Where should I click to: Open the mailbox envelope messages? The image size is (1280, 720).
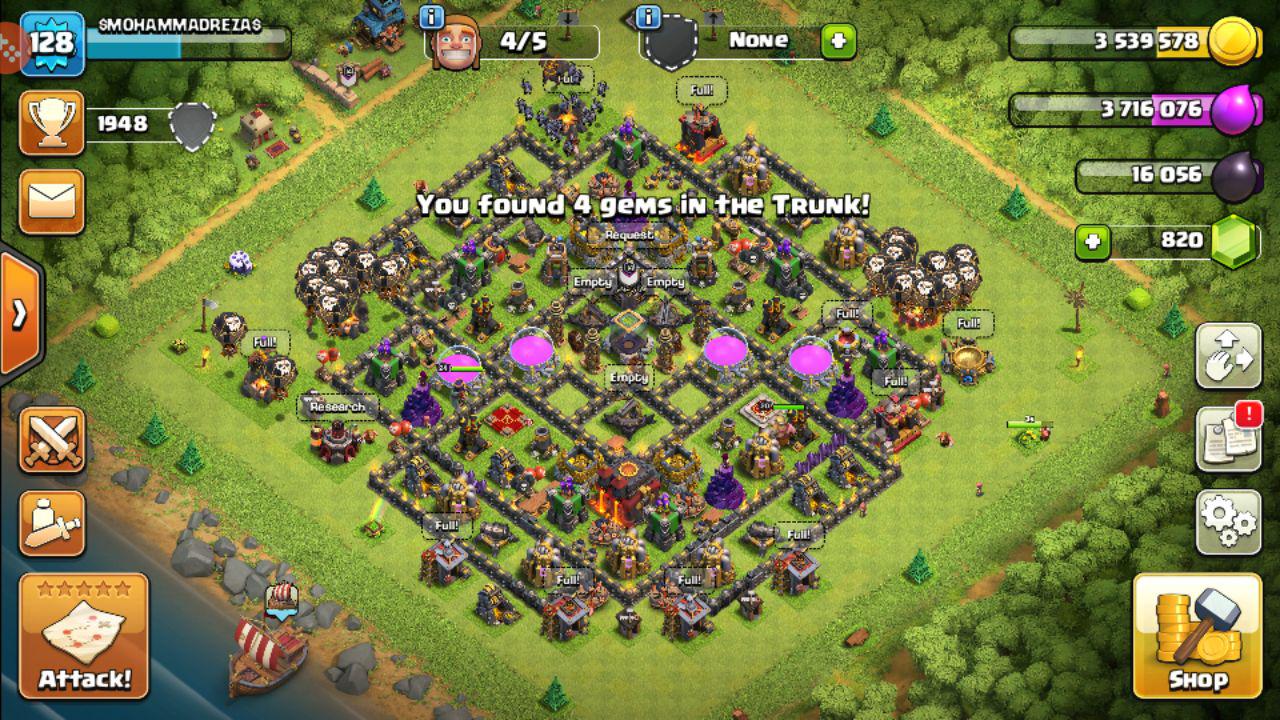(52, 201)
